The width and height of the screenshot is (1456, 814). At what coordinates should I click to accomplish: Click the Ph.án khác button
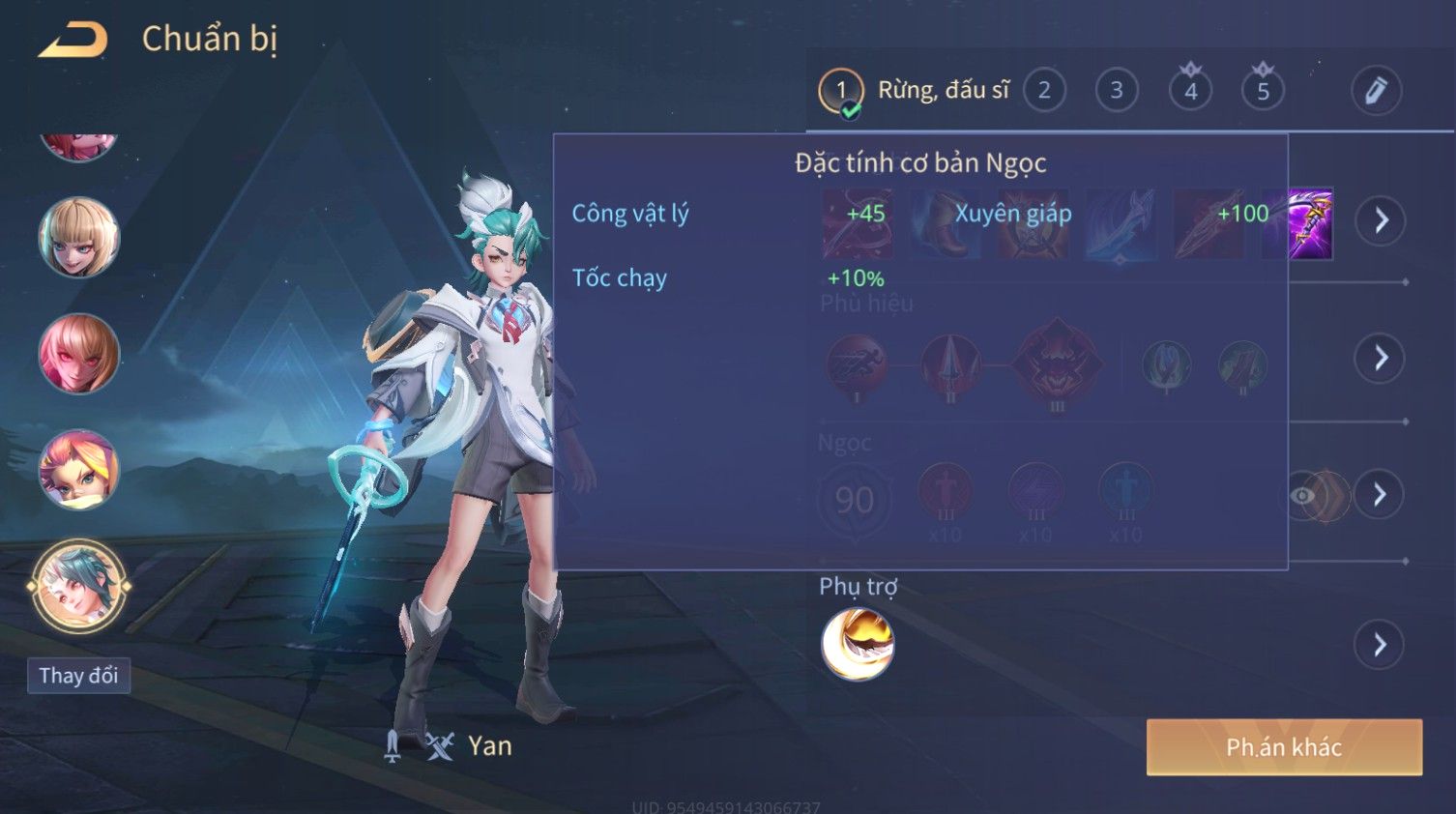coord(1284,747)
